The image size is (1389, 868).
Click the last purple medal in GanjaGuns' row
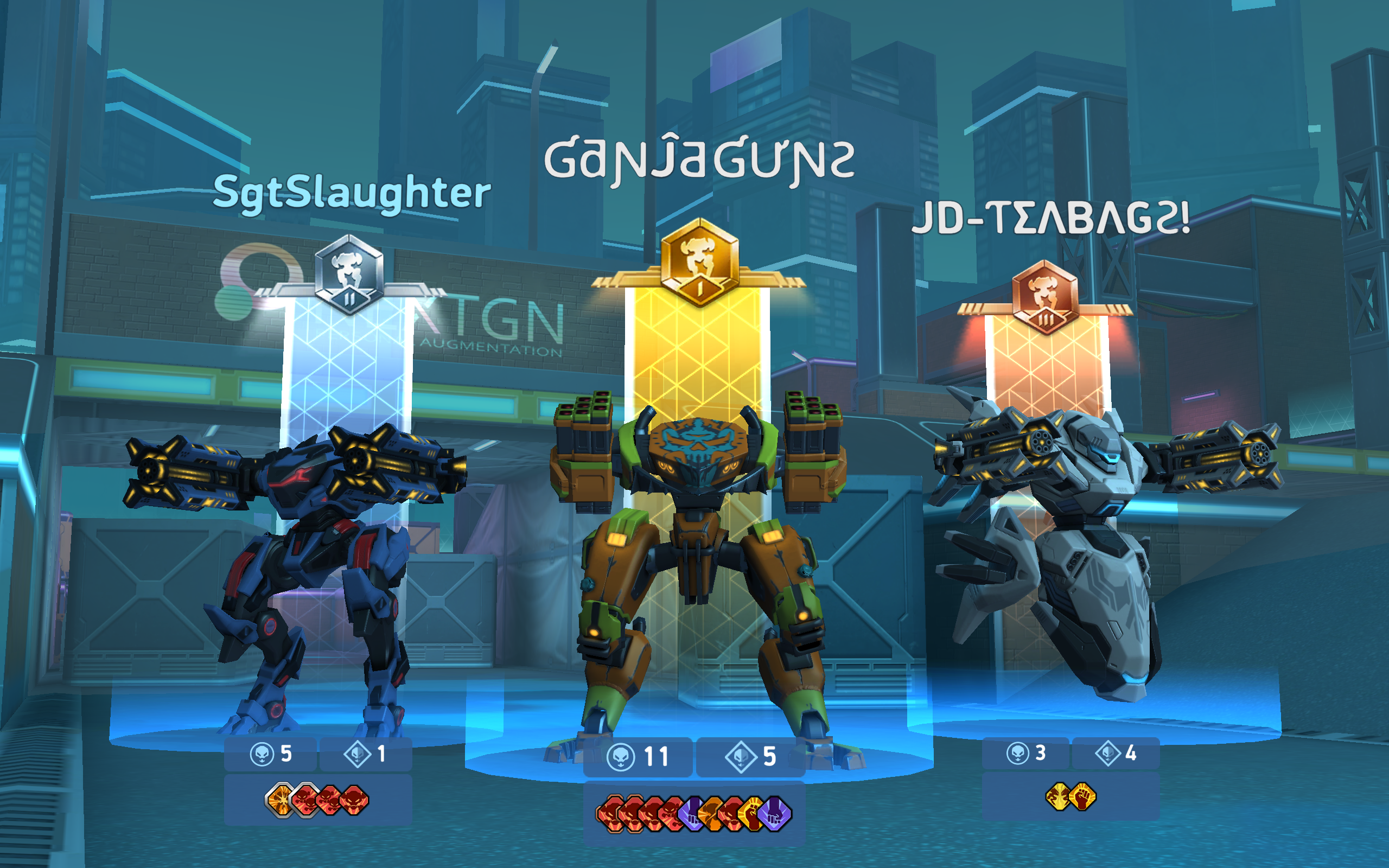[x=776, y=814]
